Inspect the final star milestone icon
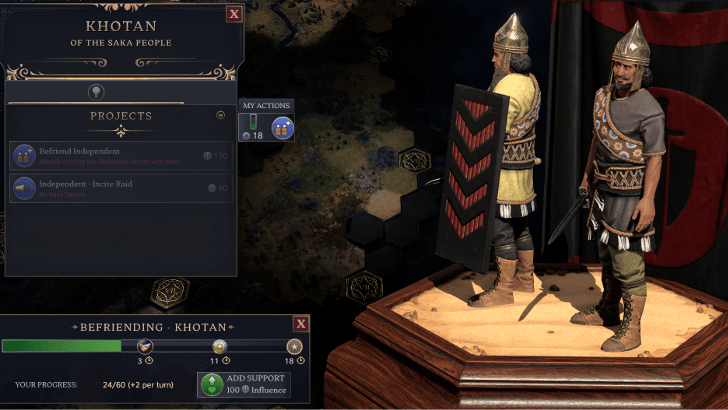 tap(294, 346)
